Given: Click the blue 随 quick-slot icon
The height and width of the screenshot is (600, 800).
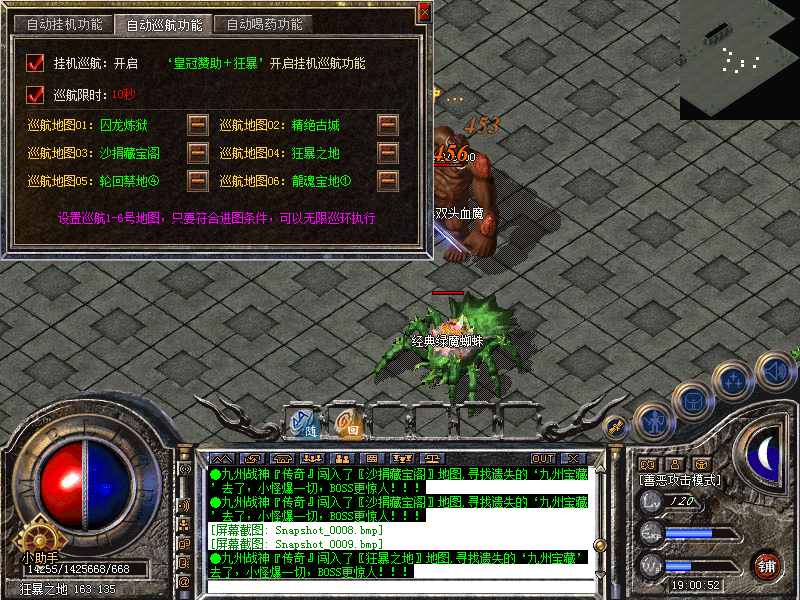Looking at the screenshot, I should 301,422.
